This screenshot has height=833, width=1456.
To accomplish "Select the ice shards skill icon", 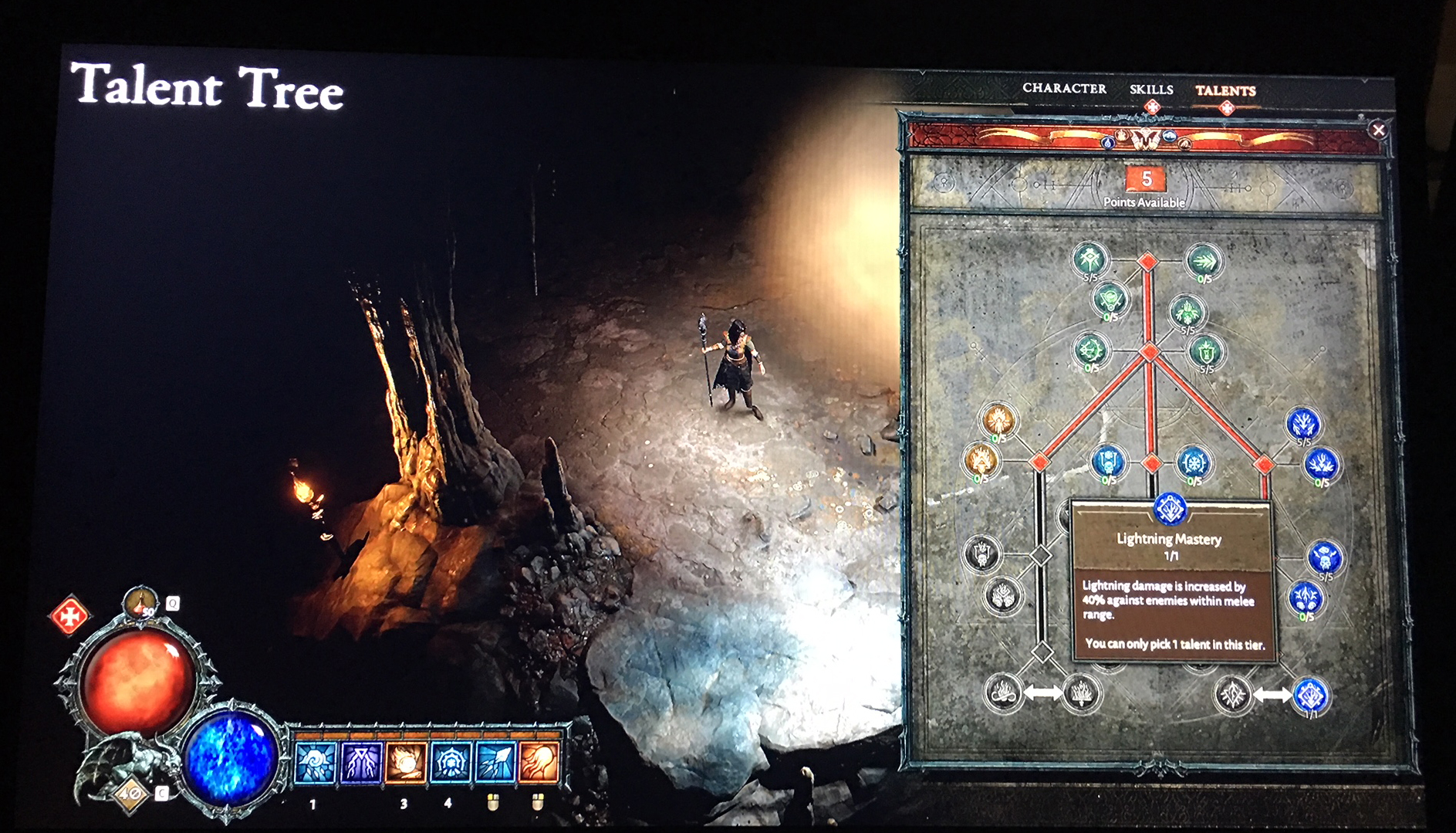I will (x=495, y=762).
